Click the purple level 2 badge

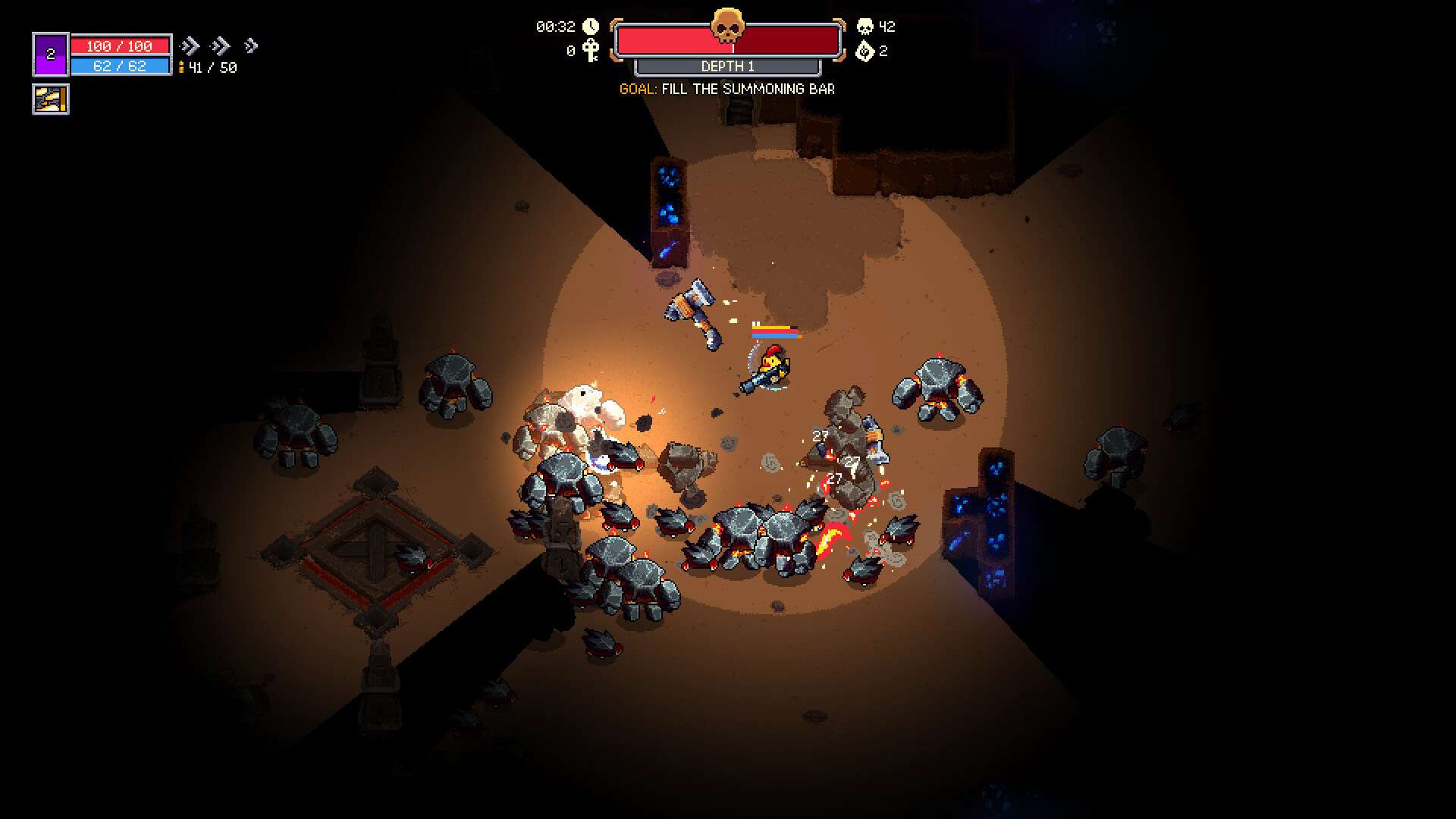pos(51,55)
